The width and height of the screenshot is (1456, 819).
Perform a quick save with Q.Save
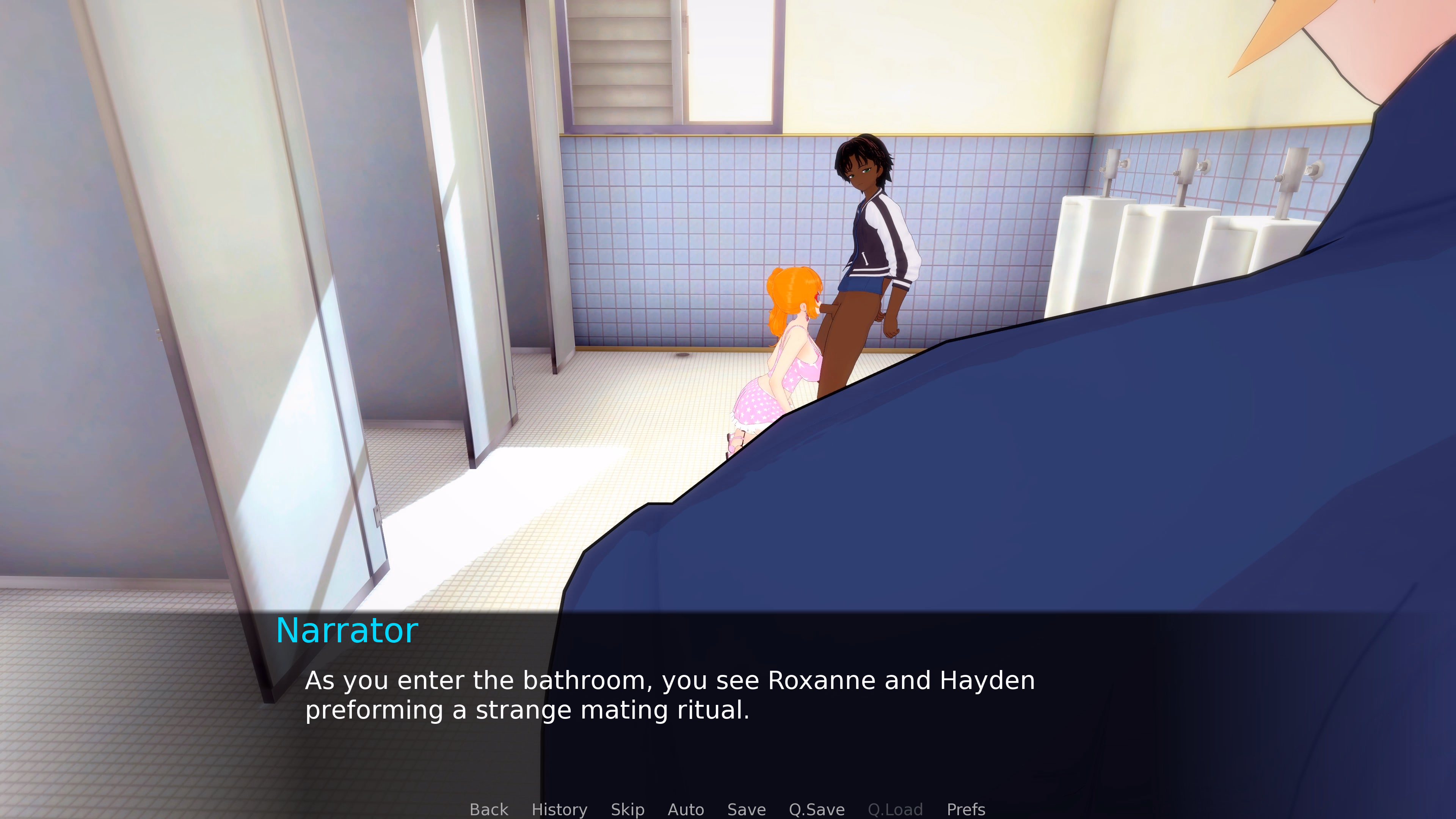tap(816, 810)
